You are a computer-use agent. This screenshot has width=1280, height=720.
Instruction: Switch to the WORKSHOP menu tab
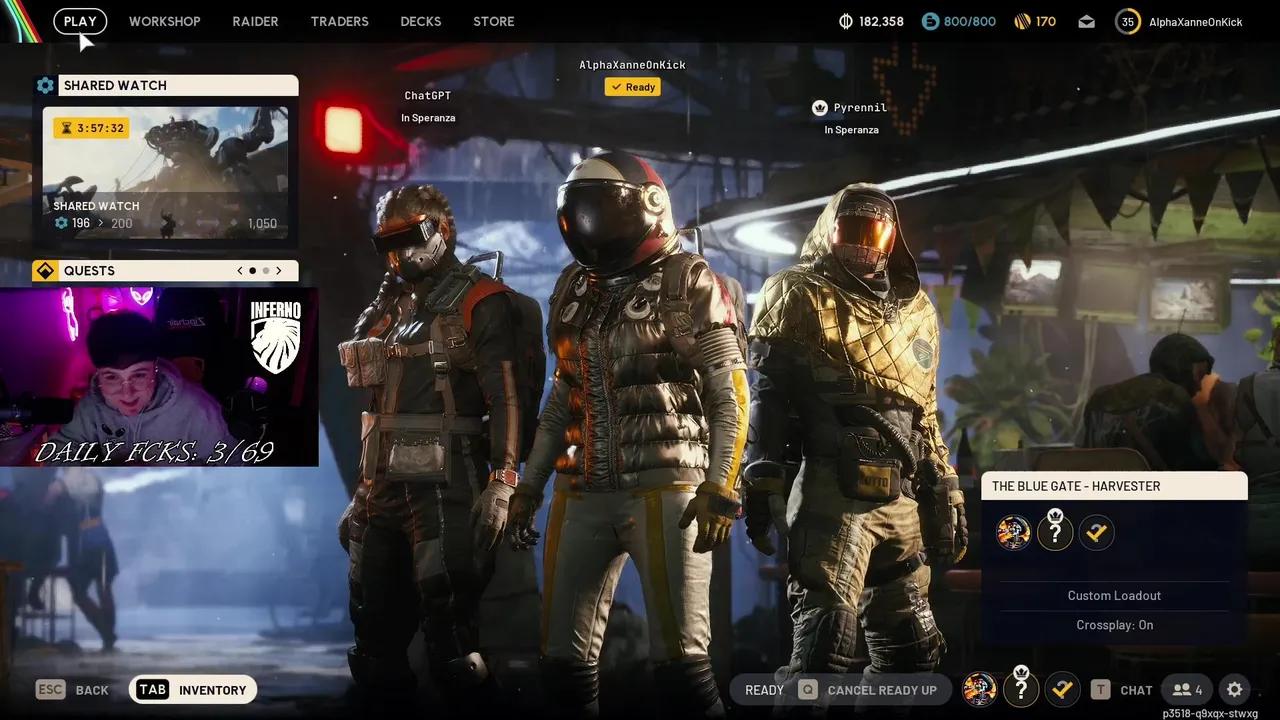click(164, 21)
